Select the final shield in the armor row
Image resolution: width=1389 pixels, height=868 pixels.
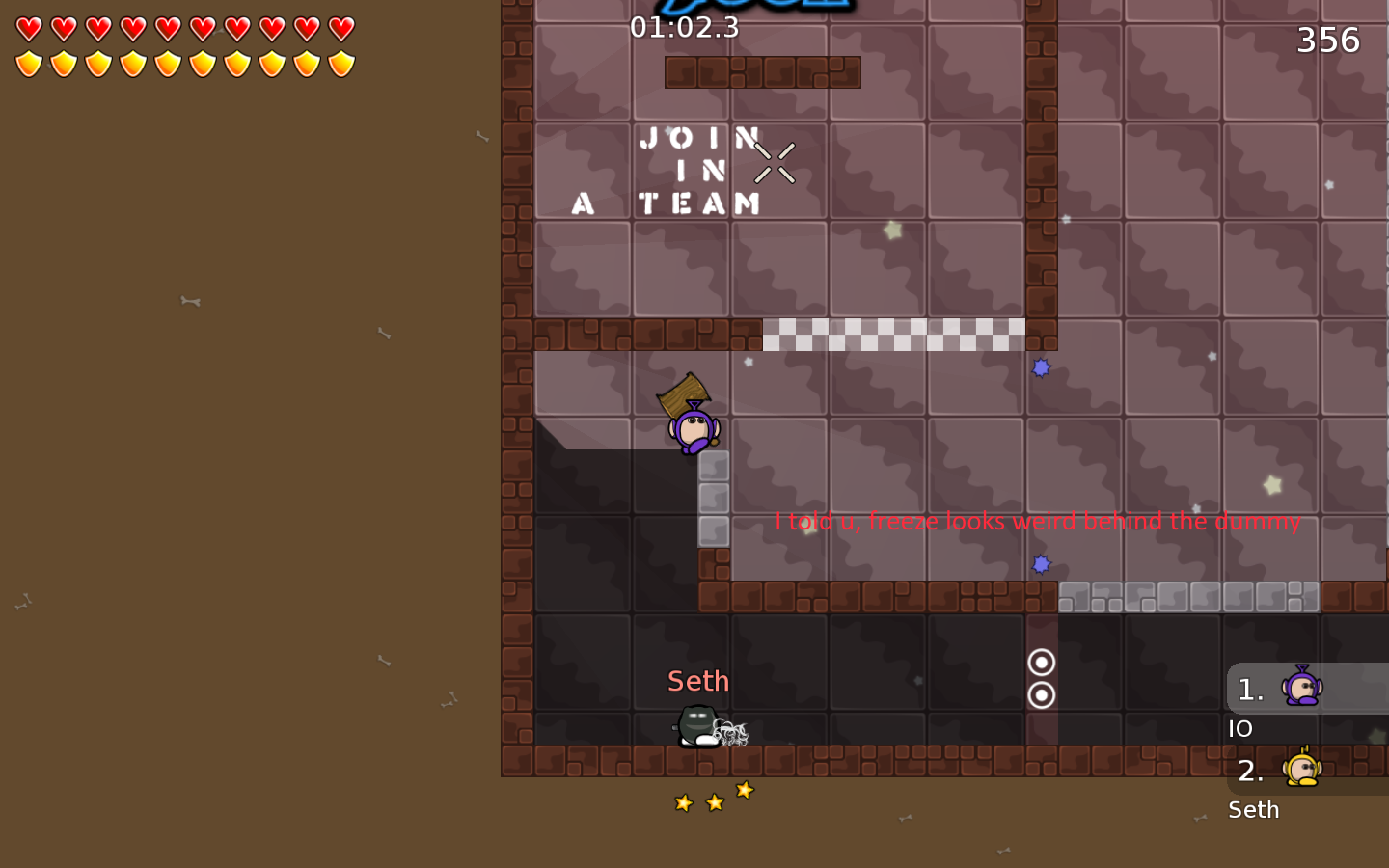point(340,62)
